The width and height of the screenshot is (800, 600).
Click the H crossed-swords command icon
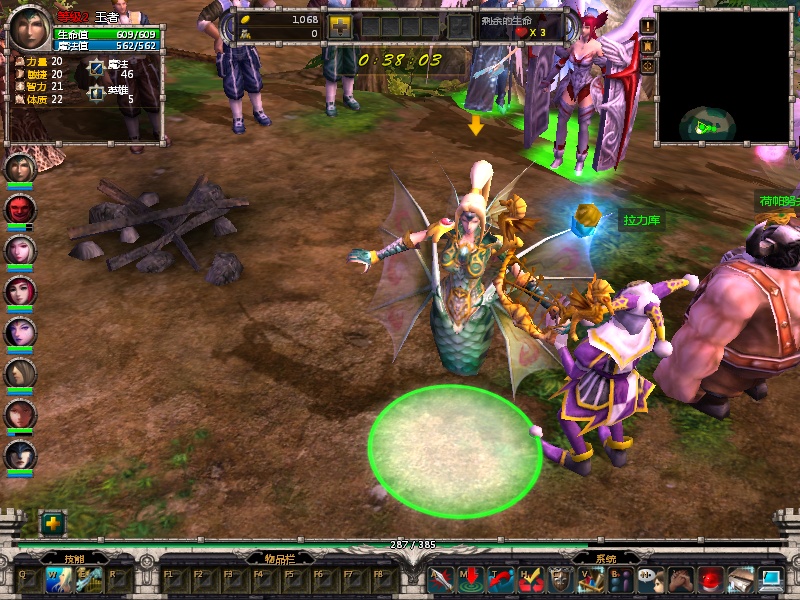(531, 580)
